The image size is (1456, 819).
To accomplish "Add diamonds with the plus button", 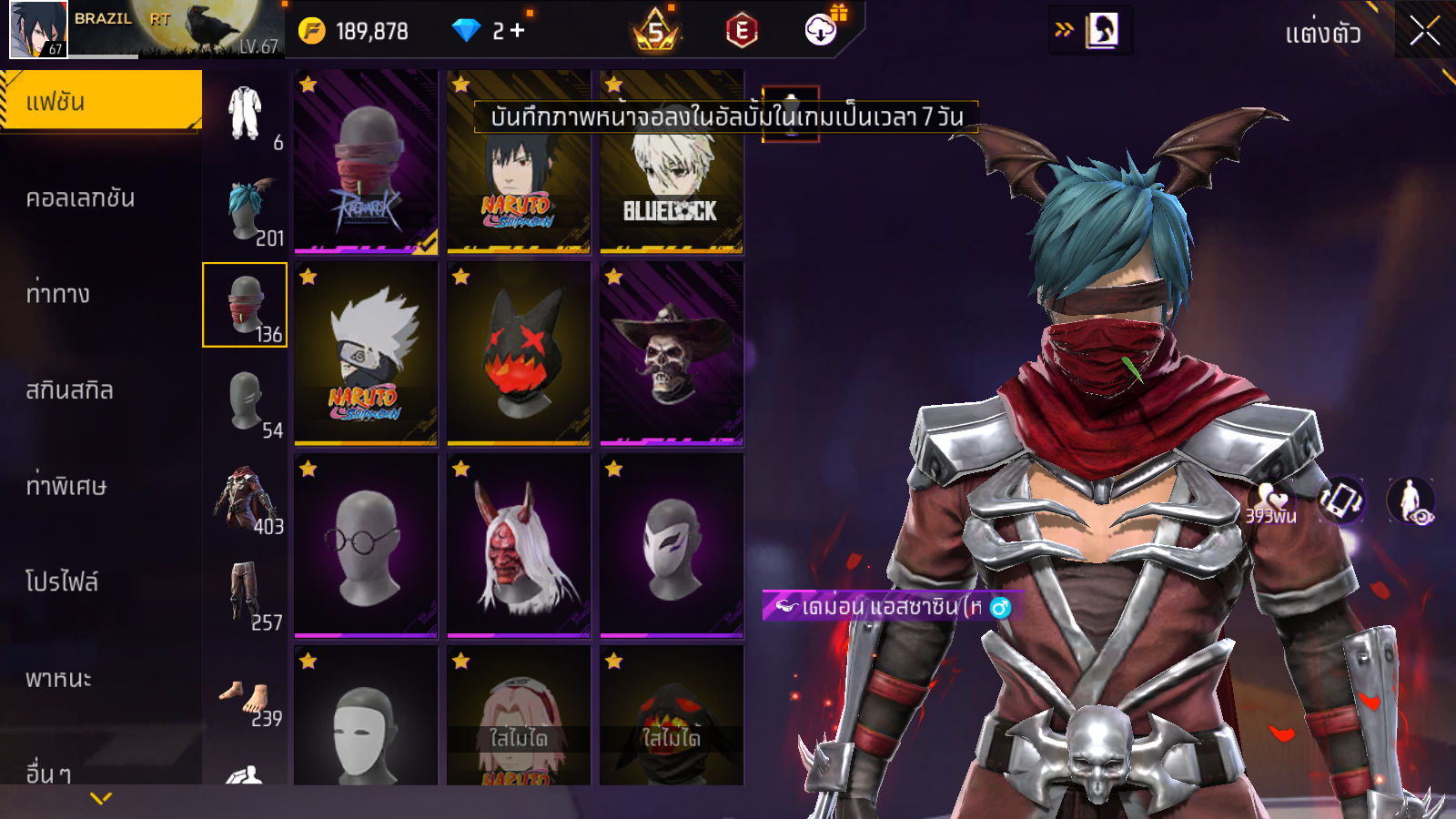I will point(518,31).
